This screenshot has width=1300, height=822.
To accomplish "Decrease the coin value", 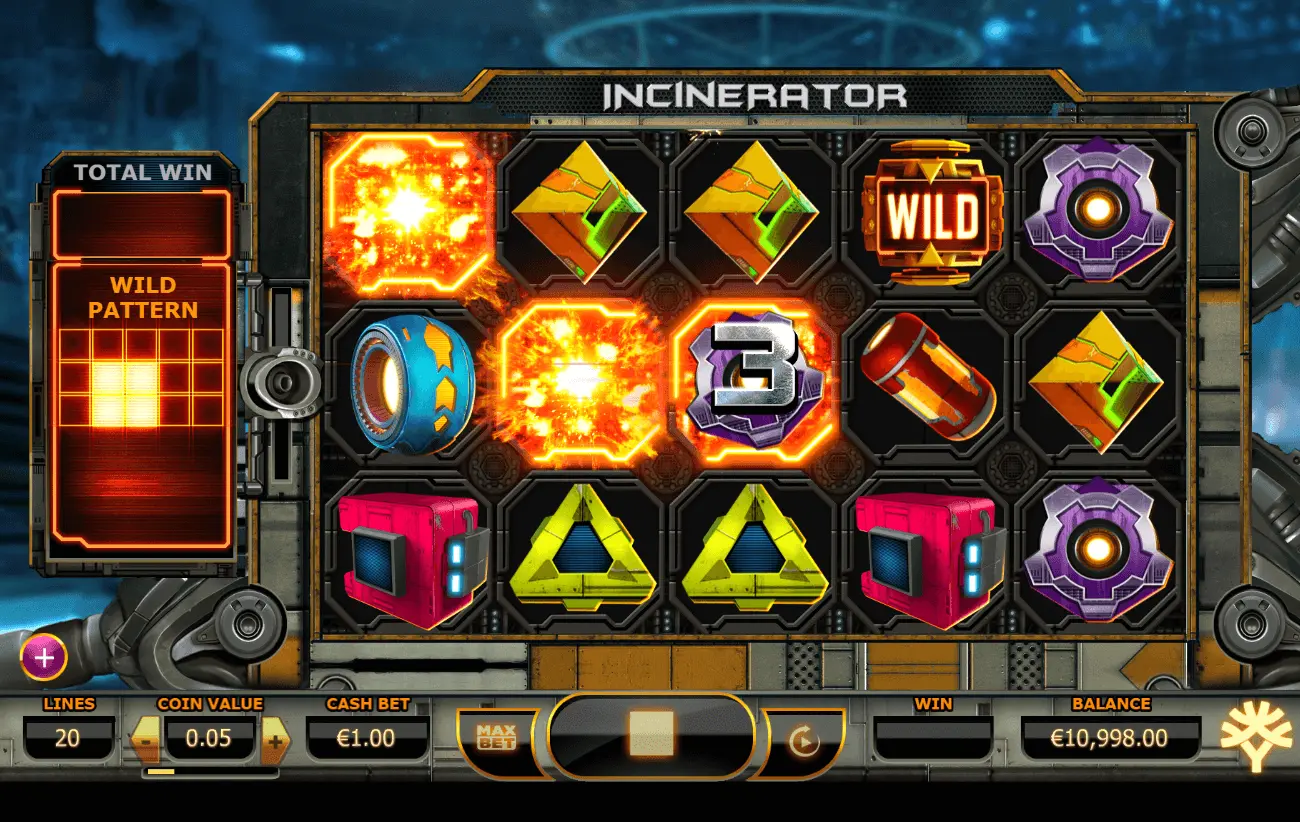I will (x=145, y=741).
